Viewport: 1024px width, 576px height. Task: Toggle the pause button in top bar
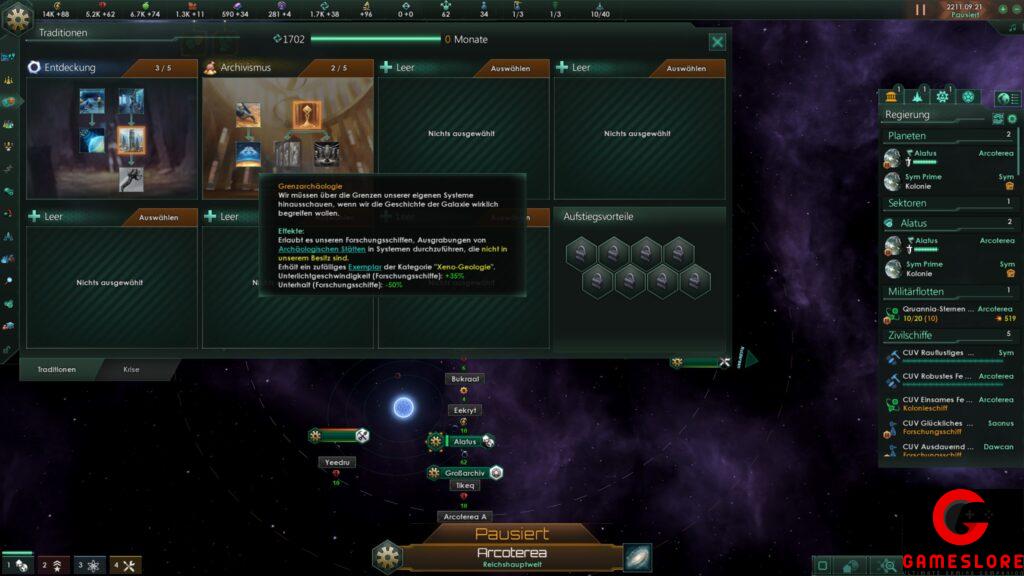tap(920, 10)
